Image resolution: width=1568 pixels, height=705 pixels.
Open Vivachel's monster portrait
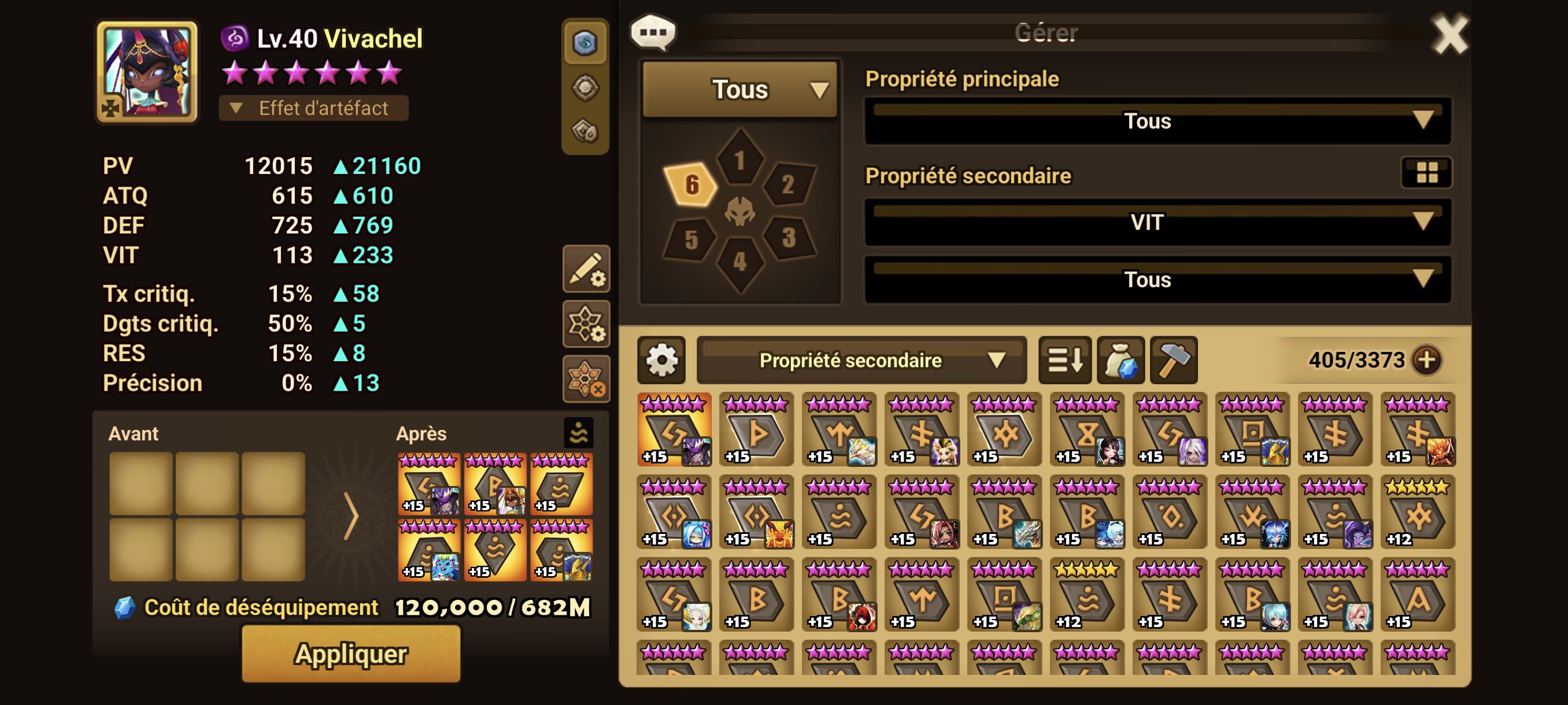click(147, 72)
